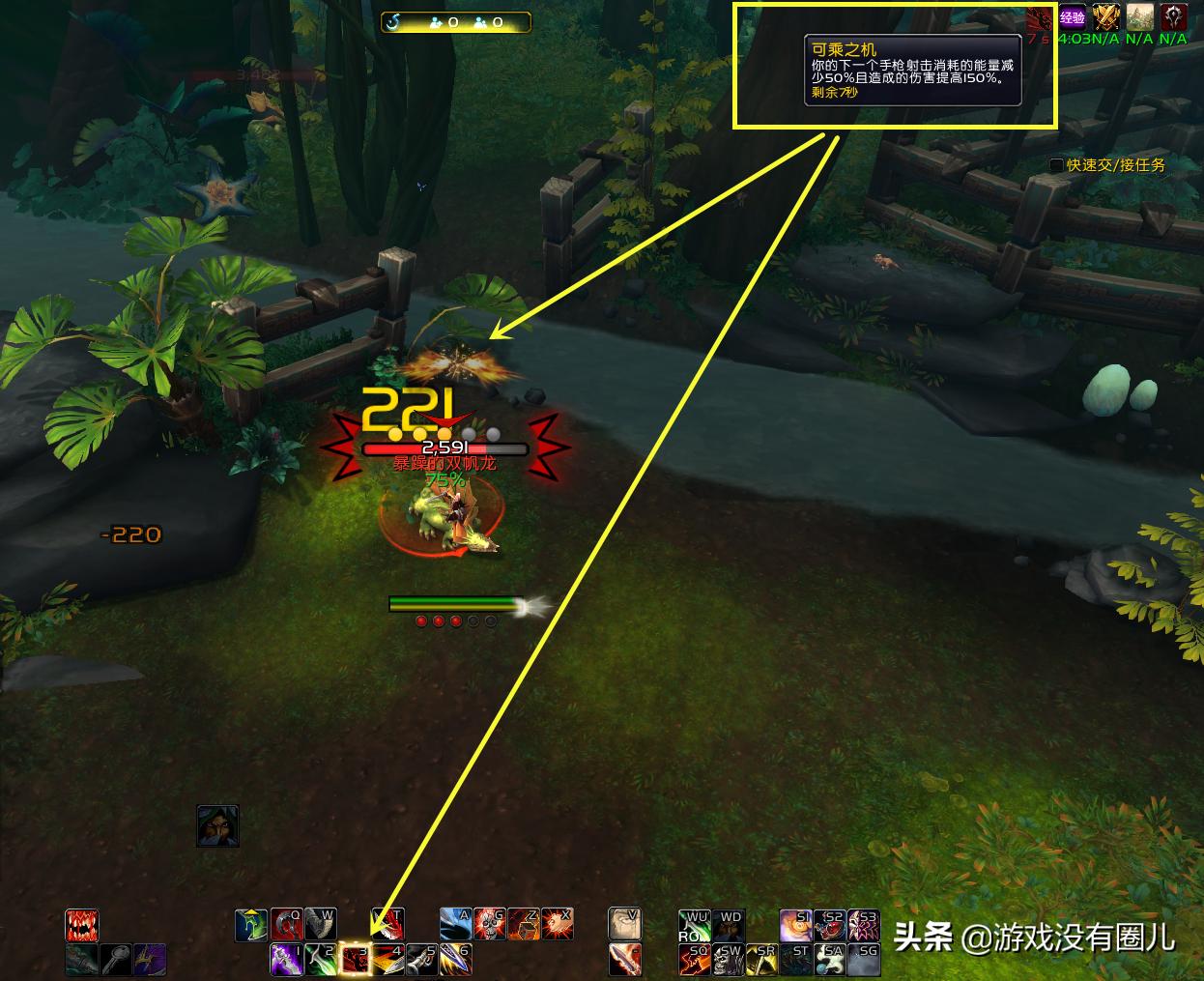Activate the glowing red highlighted ability in slot 3
This screenshot has height=981, width=1204.
pos(357,959)
